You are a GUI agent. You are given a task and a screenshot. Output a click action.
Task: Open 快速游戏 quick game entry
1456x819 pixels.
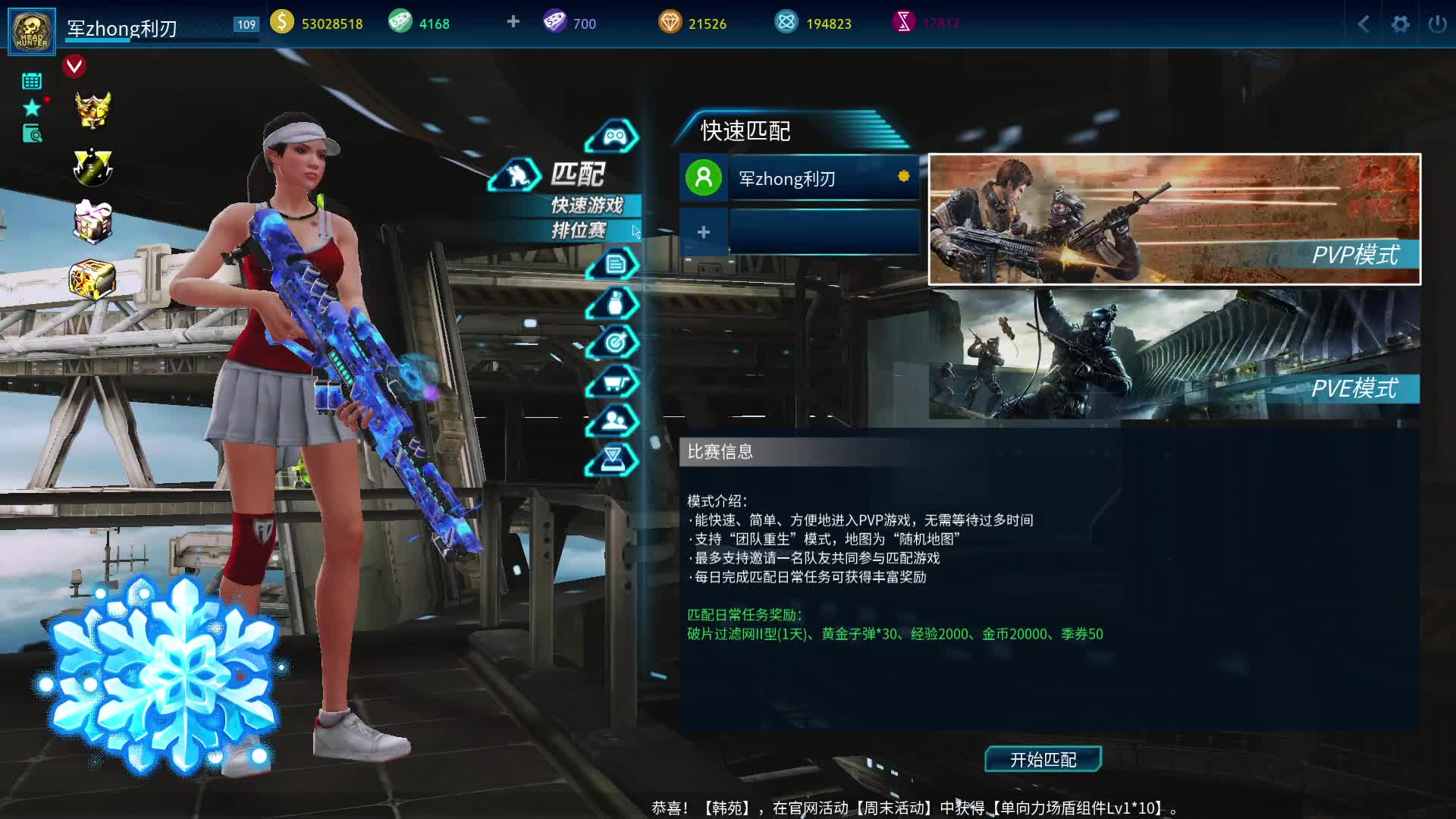click(587, 205)
